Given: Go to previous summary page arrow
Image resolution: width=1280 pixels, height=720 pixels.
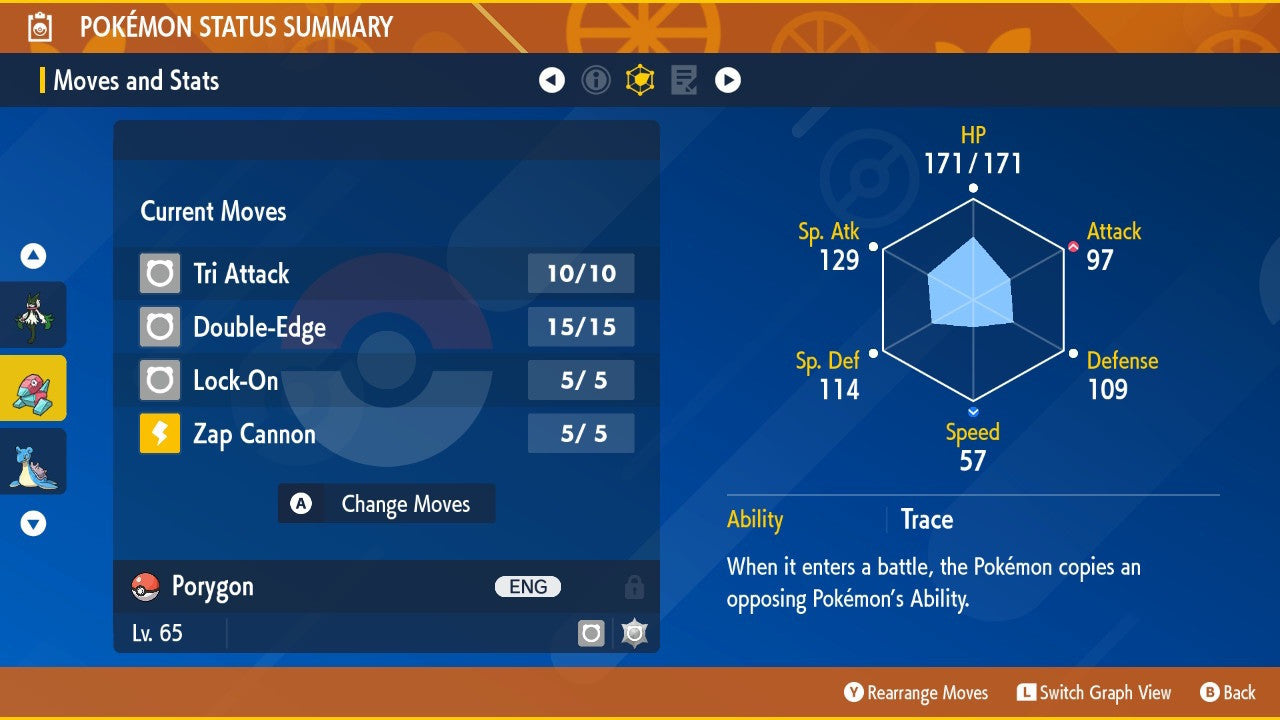Looking at the screenshot, I should [x=552, y=80].
